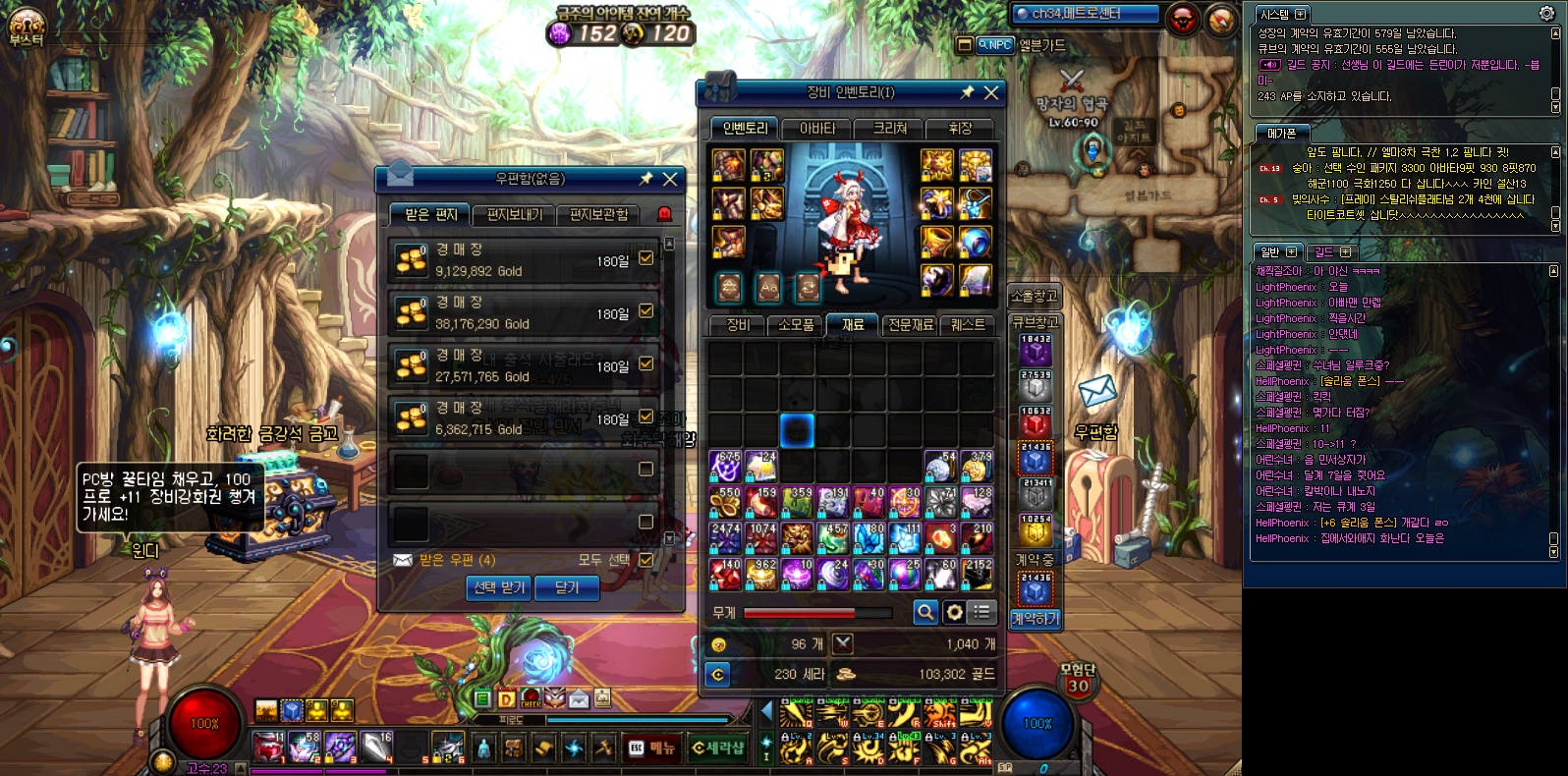Open the 편지보관함 tab
The width and height of the screenshot is (1568, 776).
(x=598, y=215)
